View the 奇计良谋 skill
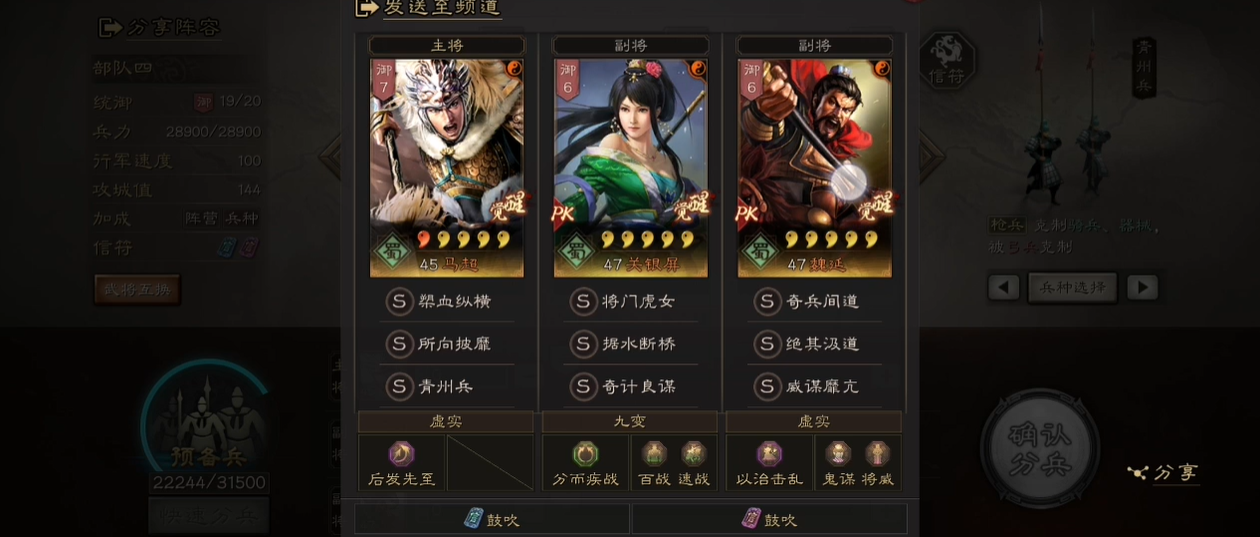Screen dimensions: 1260x537 (x=630, y=386)
